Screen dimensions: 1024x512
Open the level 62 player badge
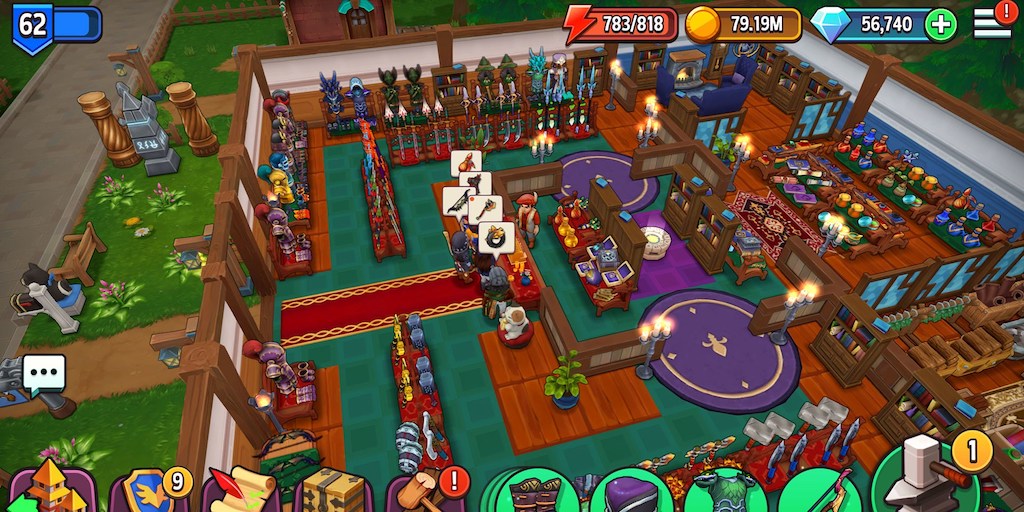tap(33, 24)
